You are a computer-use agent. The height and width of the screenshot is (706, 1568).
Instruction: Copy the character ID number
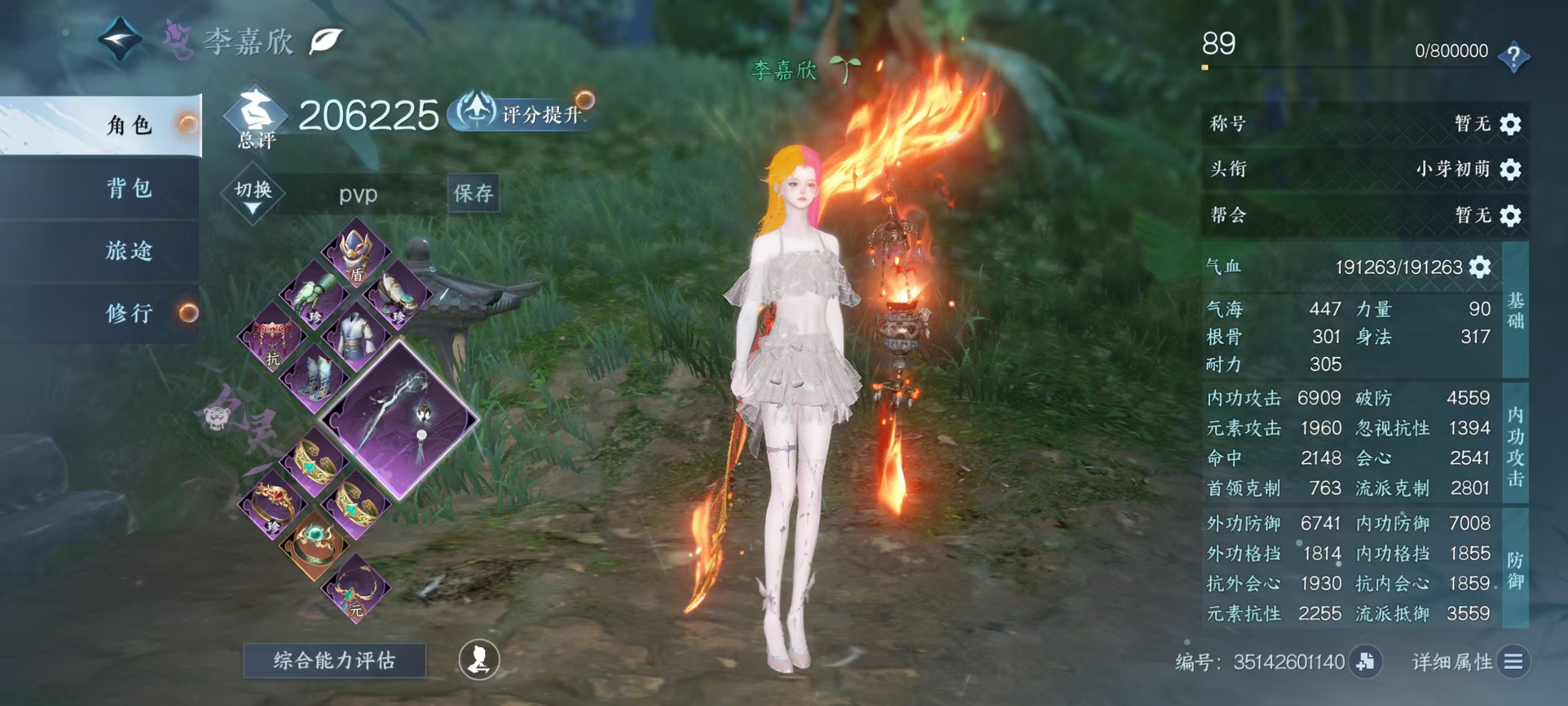pyautogui.click(x=1365, y=662)
